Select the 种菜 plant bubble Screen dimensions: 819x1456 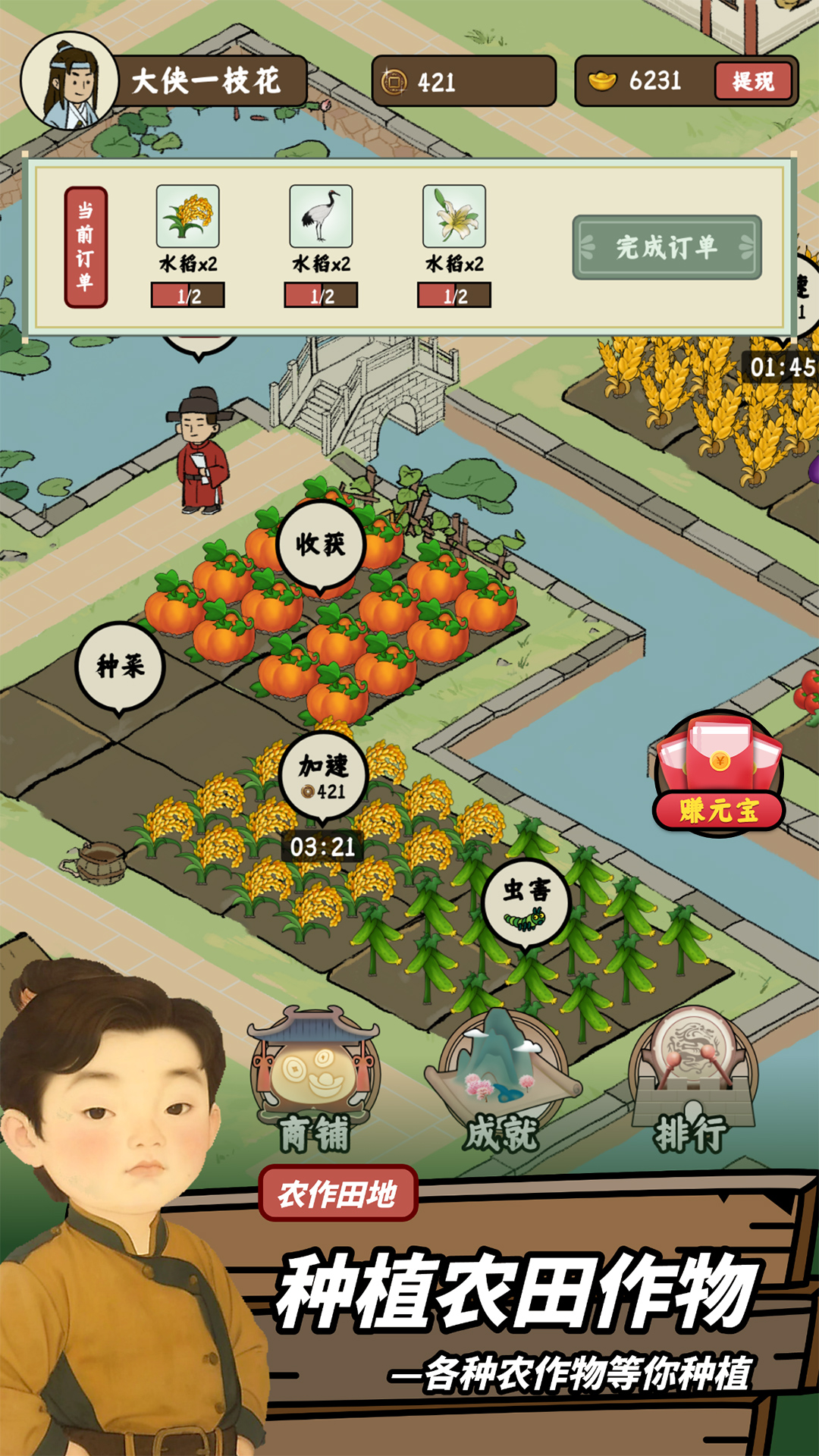120,667
